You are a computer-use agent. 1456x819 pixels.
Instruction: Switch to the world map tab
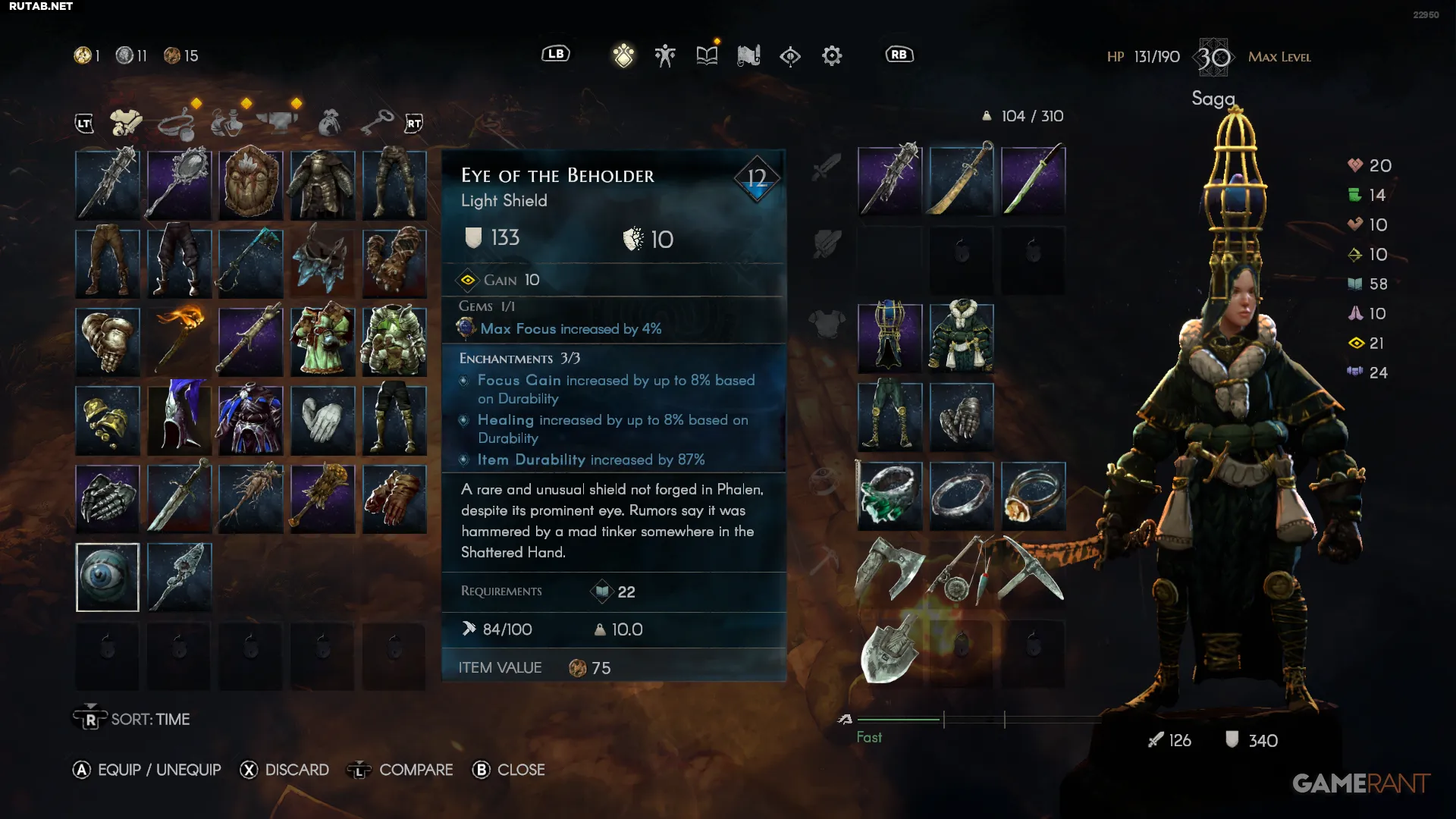click(x=748, y=55)
